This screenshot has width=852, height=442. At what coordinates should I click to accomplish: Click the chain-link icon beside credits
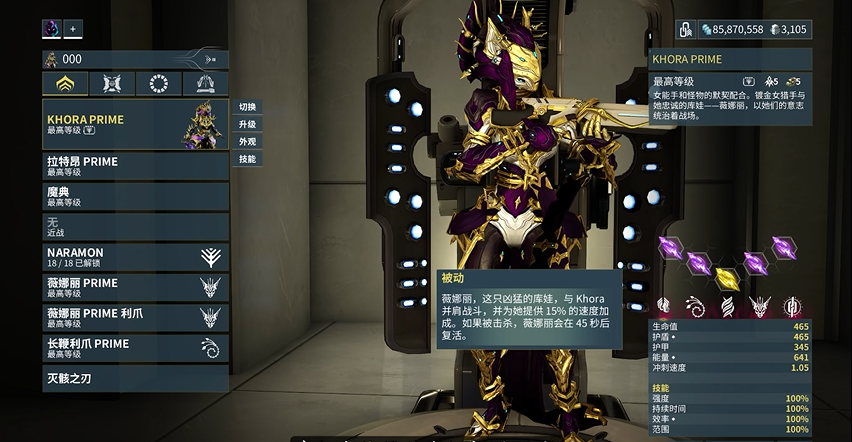(x=688, y=30)
